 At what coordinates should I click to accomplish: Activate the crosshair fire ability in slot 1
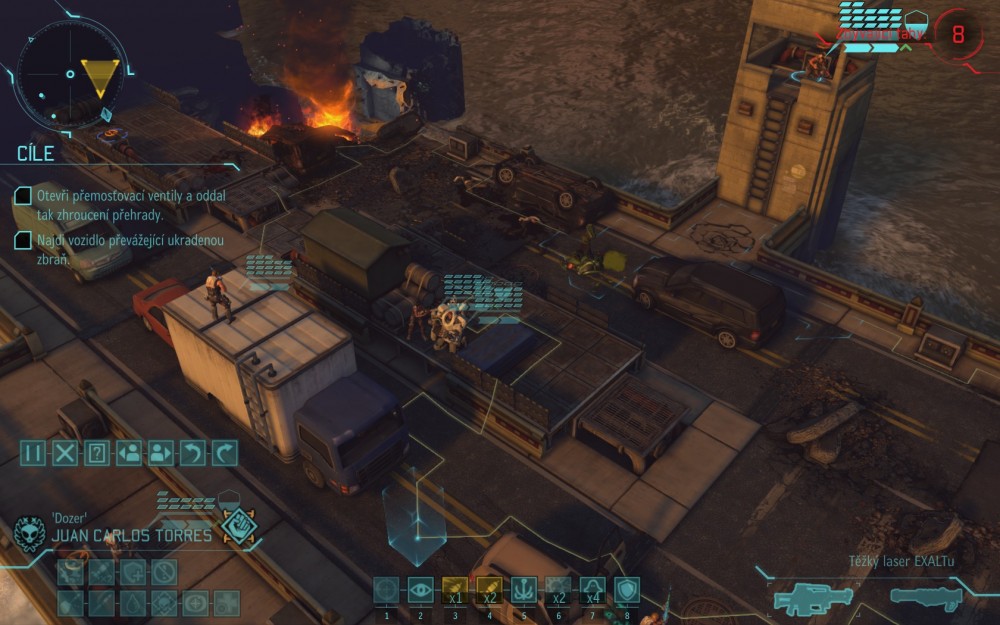[386, 590]
